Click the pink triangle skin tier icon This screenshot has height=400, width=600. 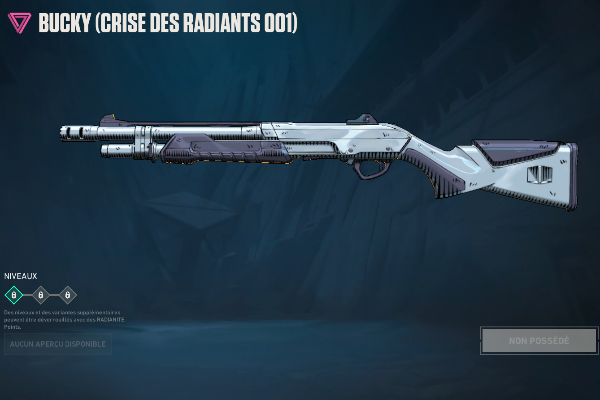tap(19, 22)
